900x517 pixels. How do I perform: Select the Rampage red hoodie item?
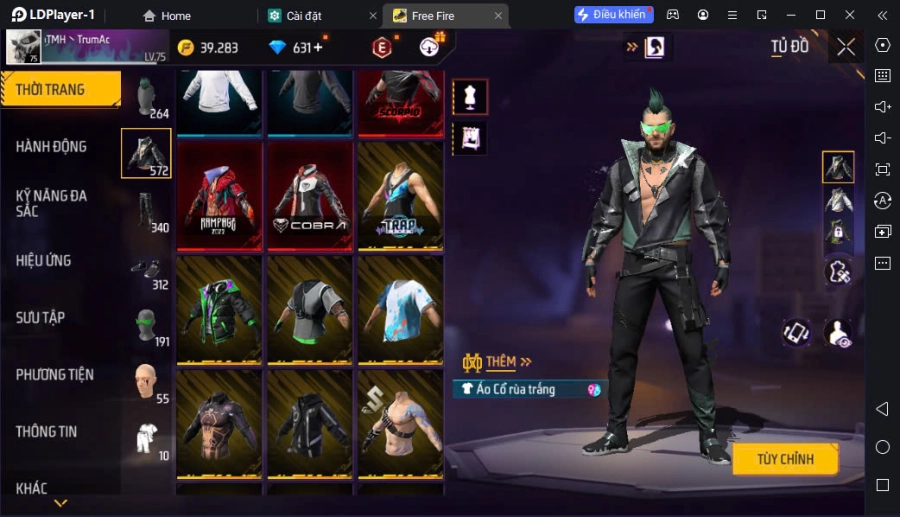pyautogui.click(x=219, y=196)
